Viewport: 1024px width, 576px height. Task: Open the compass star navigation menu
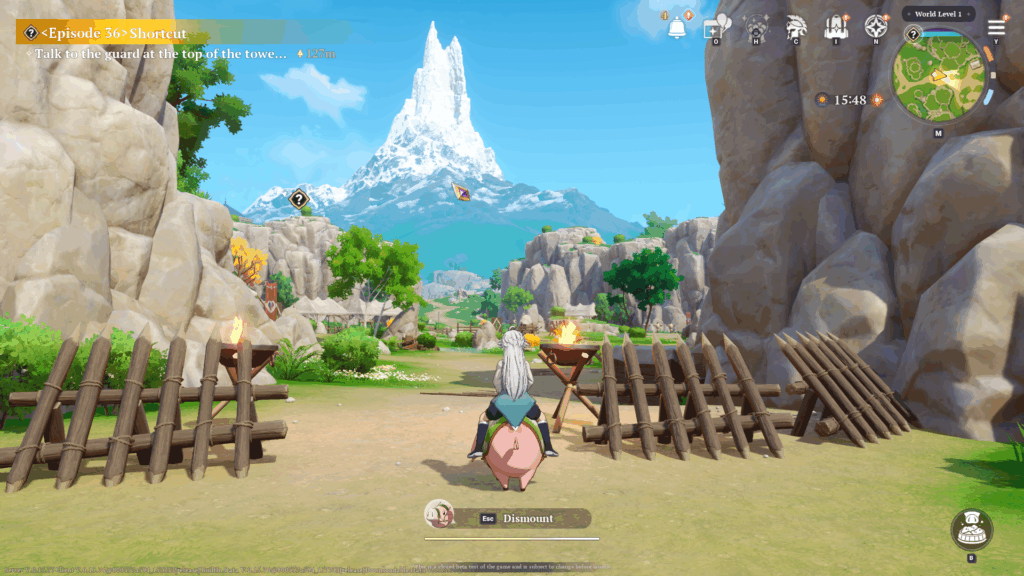(x=876, y=27)
